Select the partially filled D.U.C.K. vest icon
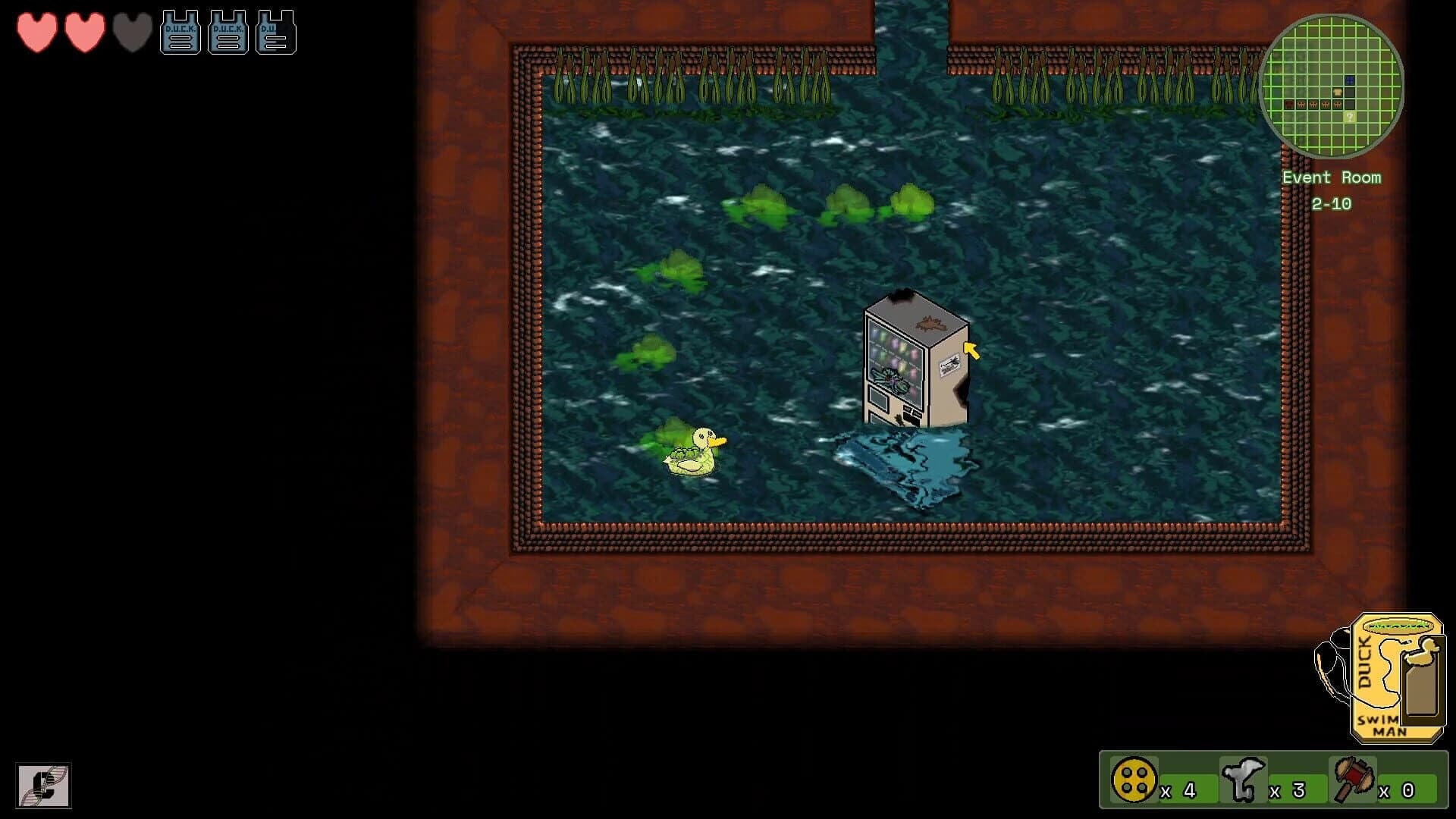The image size is (1456, 819). pos(276,29)
